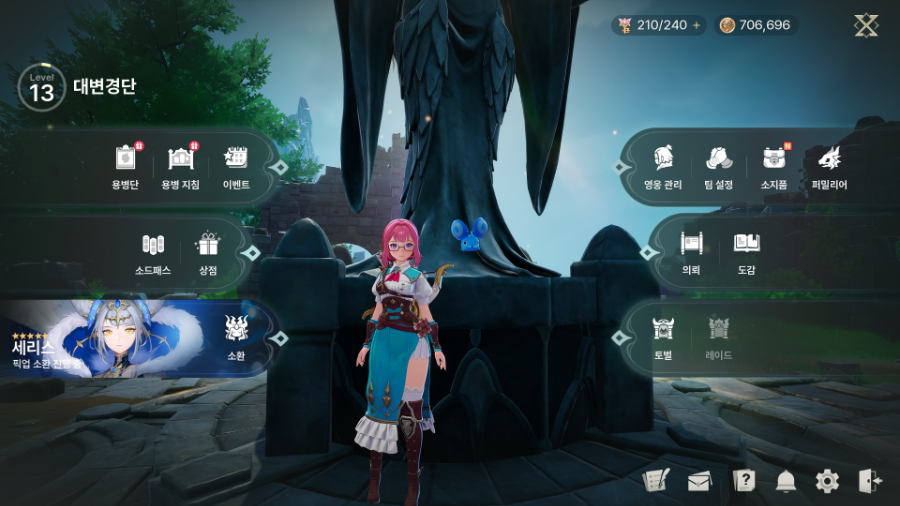Open 팀 설정 team setup

click(718, 166)
